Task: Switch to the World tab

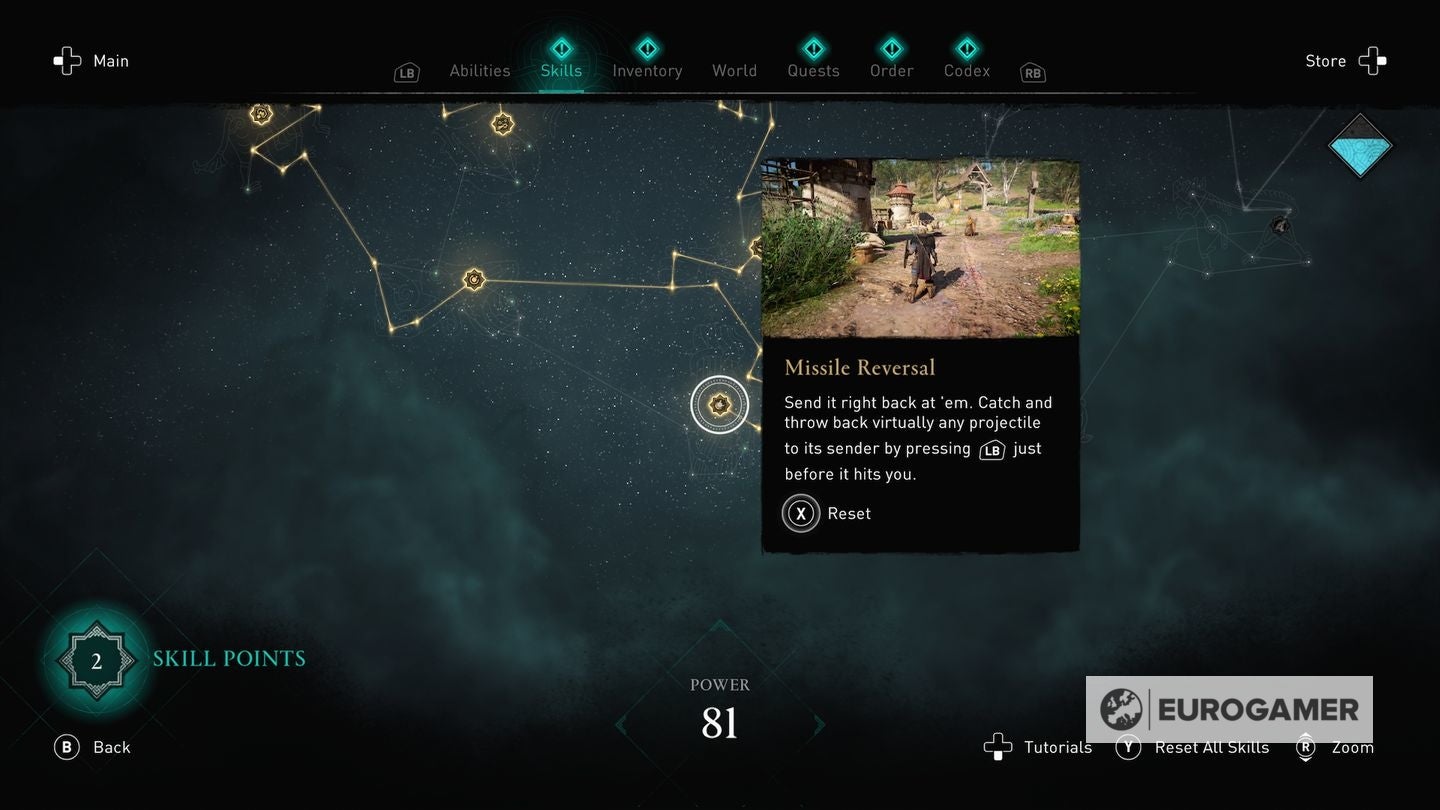Action: [734, 70]
